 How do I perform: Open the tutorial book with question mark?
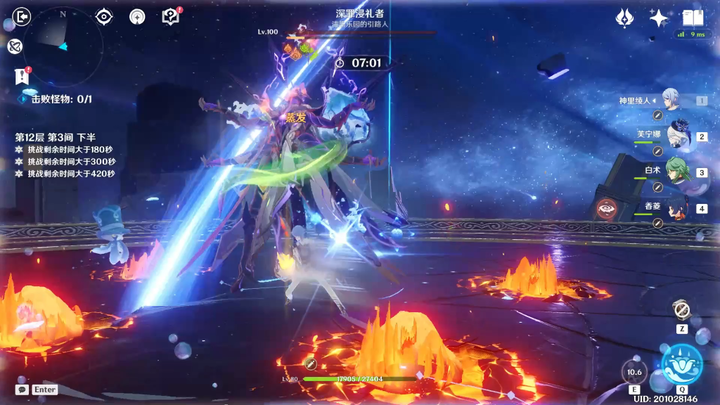pos(171,17)
